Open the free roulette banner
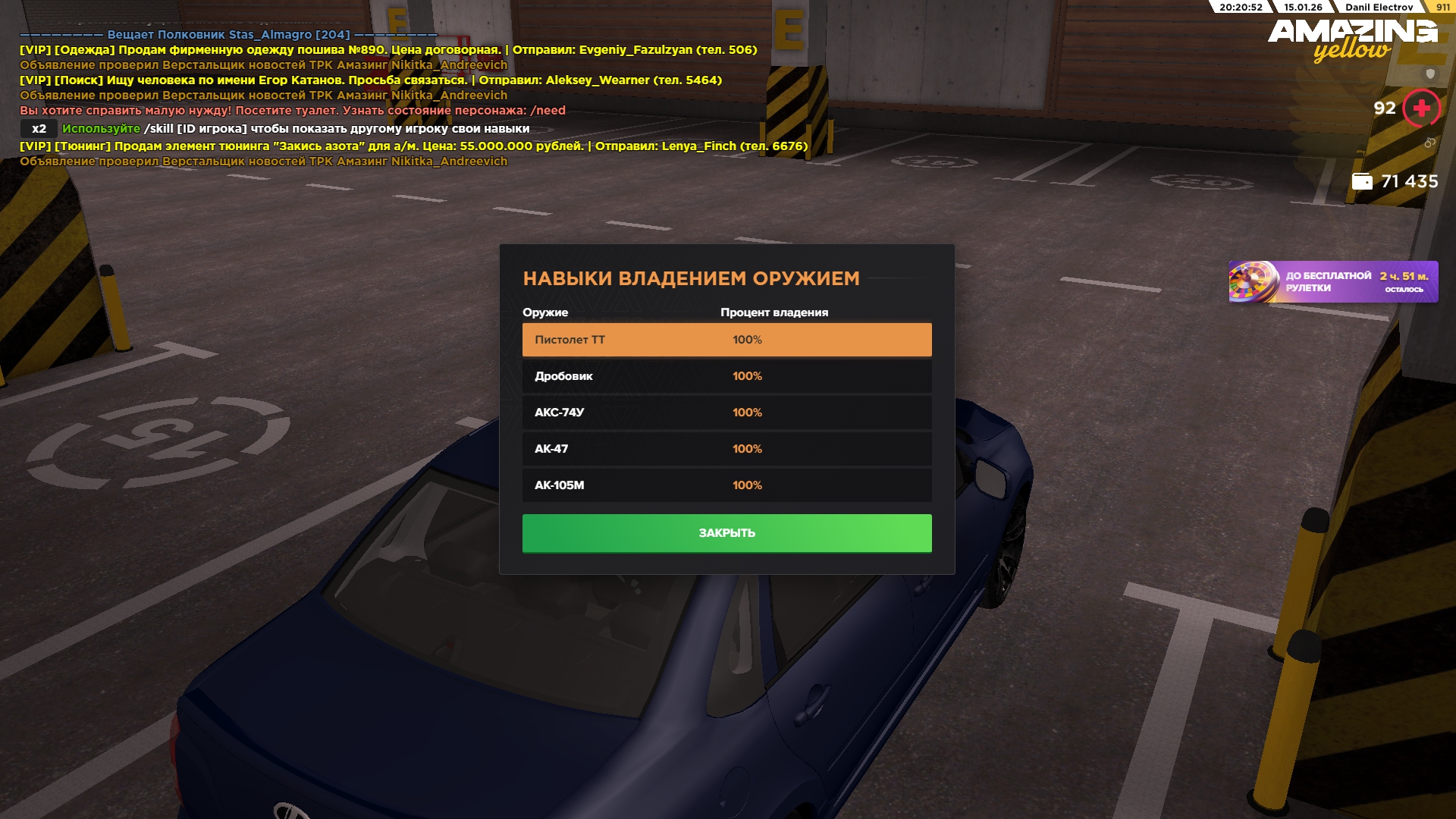The image size is (1456, 819). click(1332, 282)
